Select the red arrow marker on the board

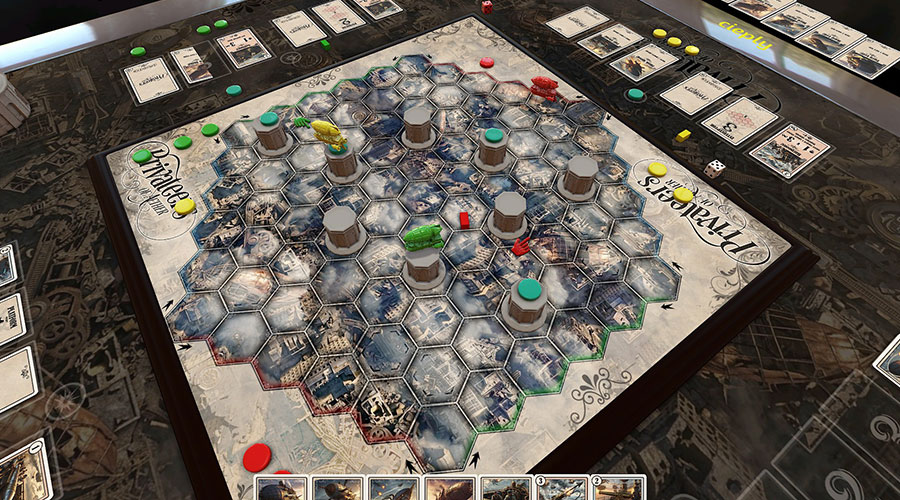click(x=521, y=246)
